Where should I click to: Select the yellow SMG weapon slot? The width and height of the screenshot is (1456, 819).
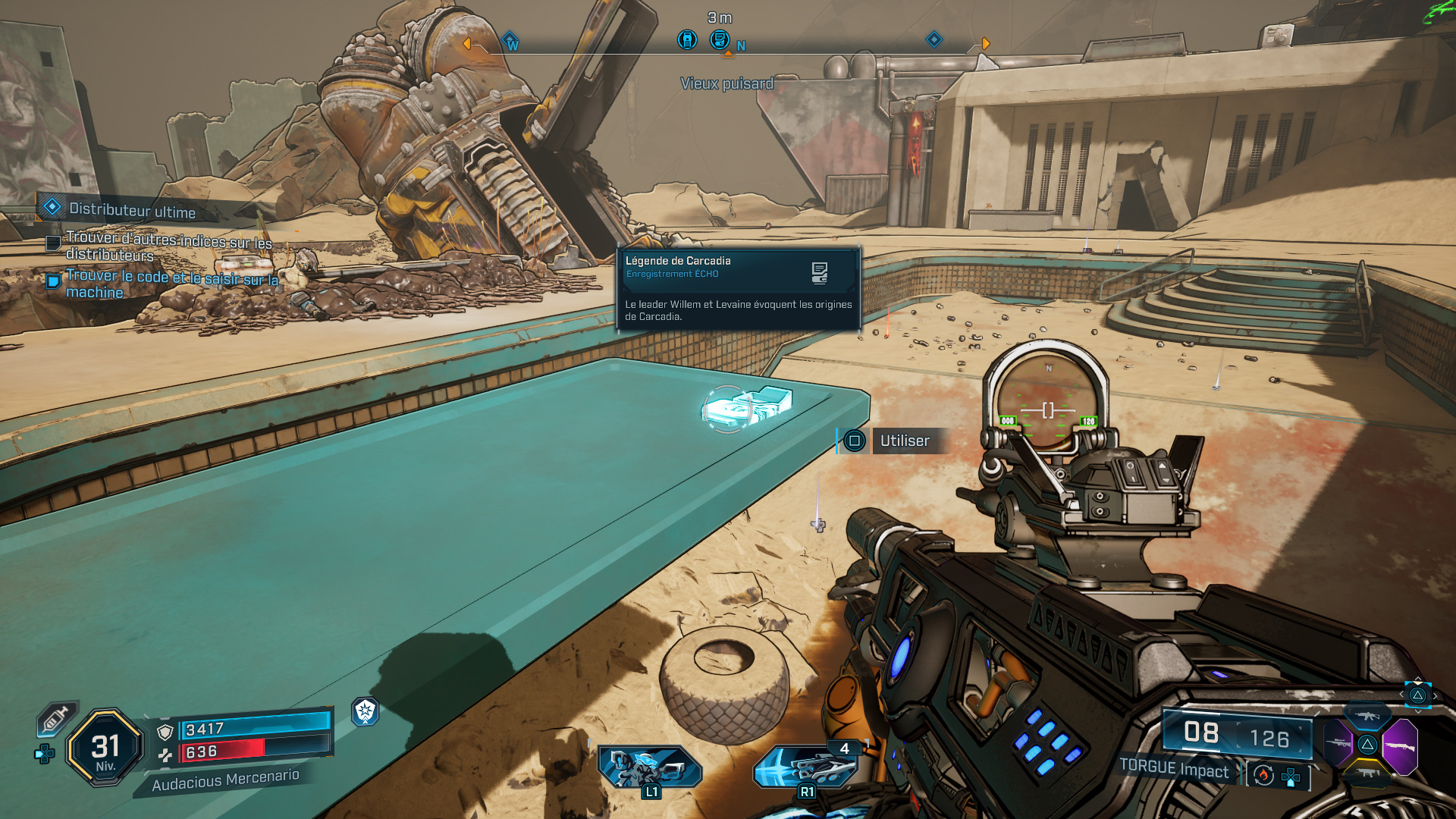(1367, 773)
